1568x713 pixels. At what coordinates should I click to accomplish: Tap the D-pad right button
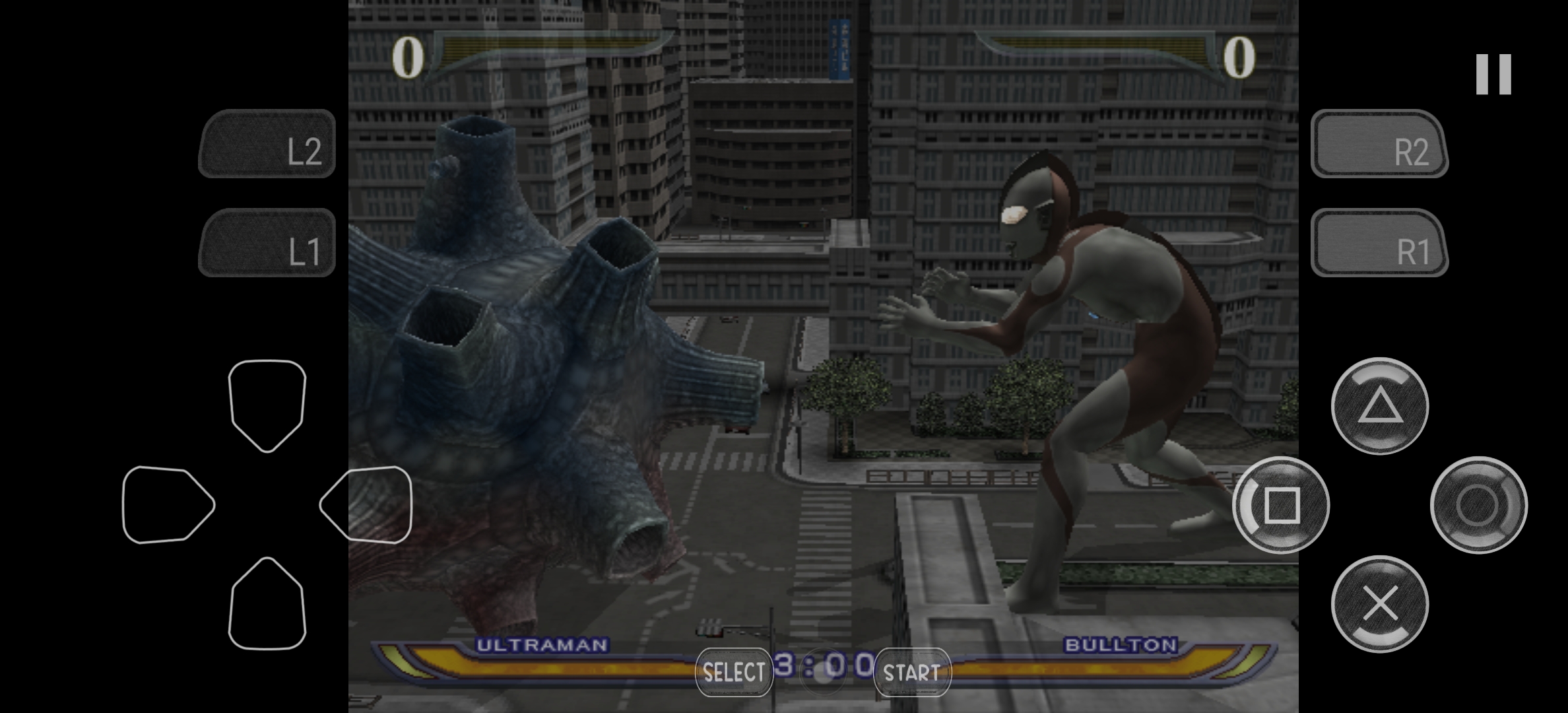point(366,505)
